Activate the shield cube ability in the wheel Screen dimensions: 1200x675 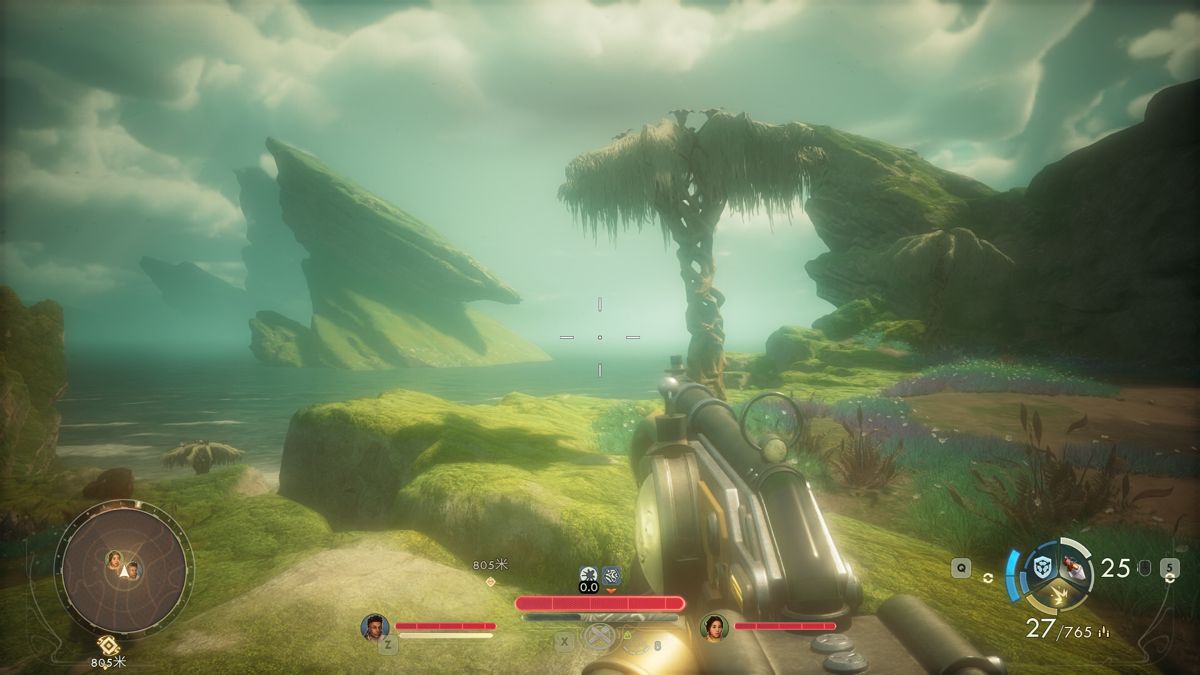click(1041, 566)
